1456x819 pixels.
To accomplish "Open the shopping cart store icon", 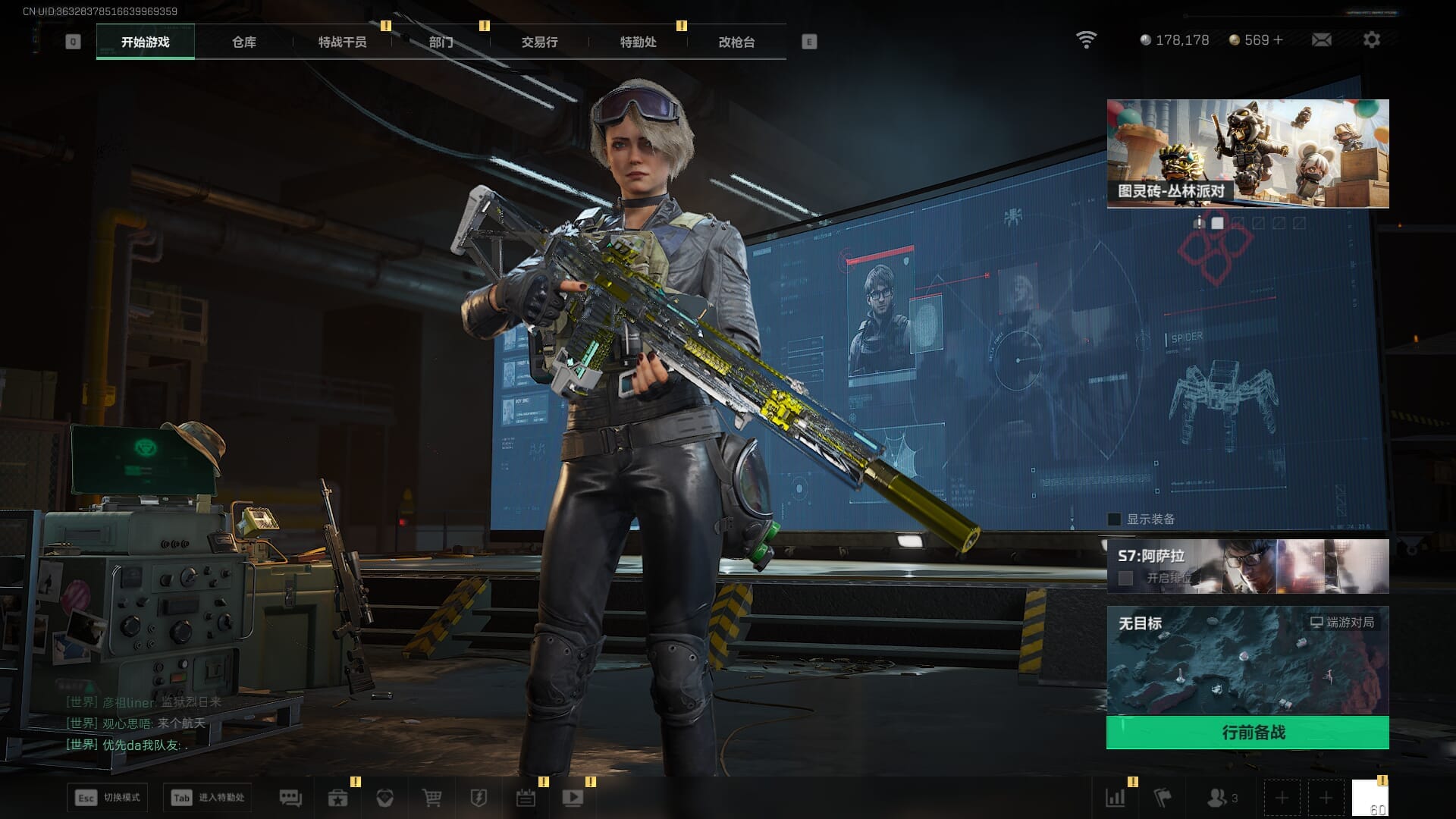I will point(431,798).
